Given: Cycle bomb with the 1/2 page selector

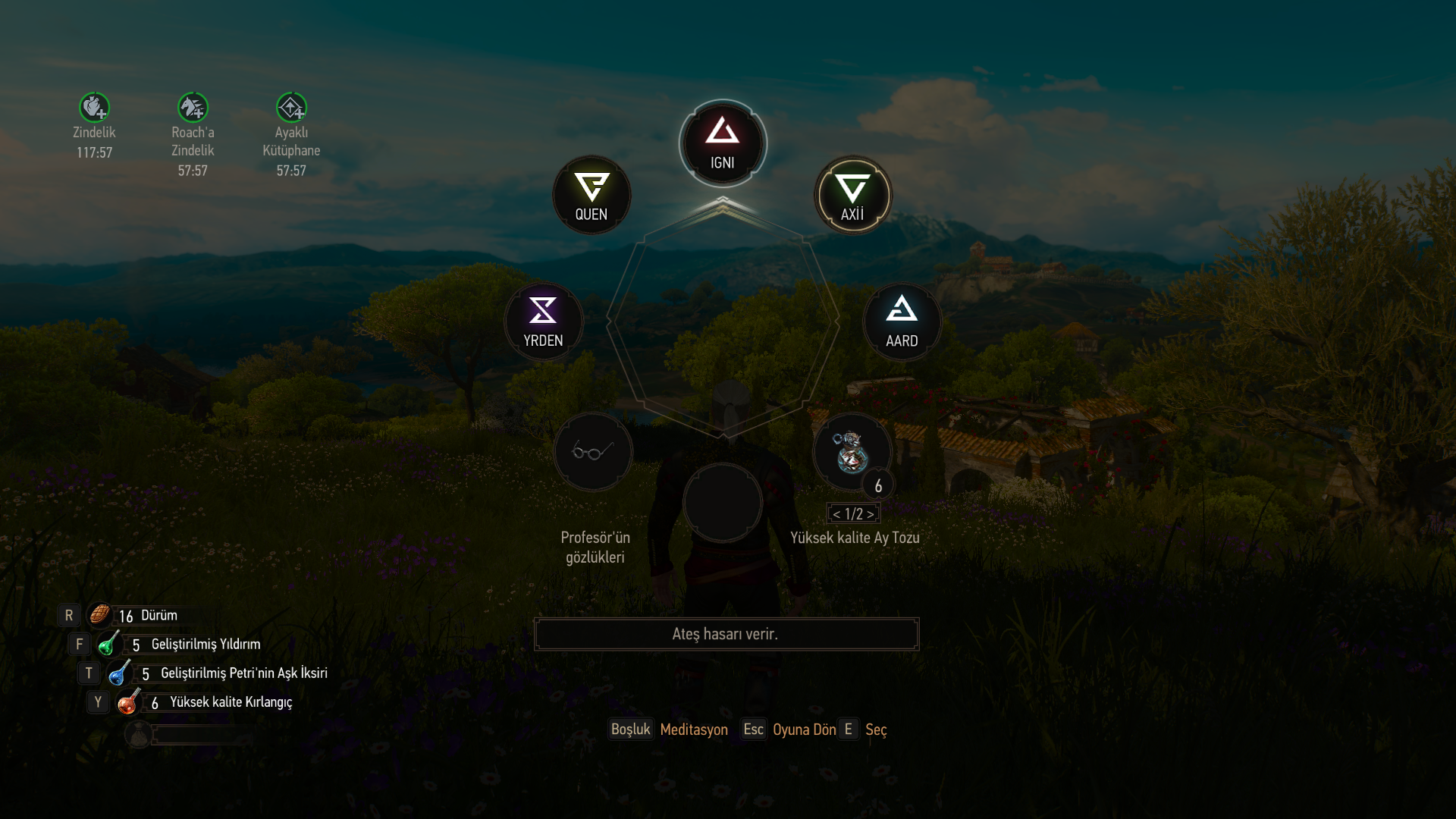Looking at the screenshot, I should click(853, 514).
